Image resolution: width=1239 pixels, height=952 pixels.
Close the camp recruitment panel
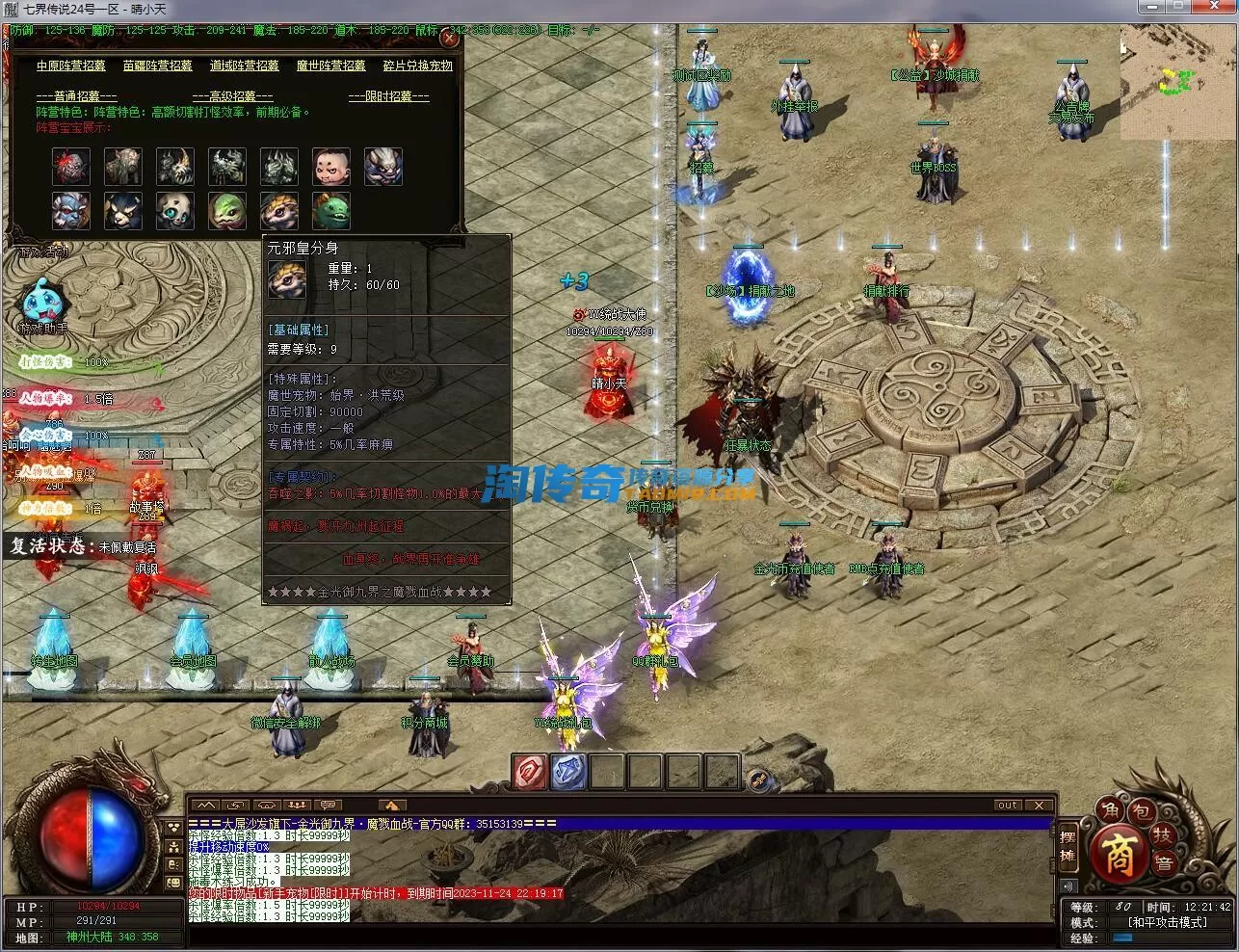[x=448, y=40]
